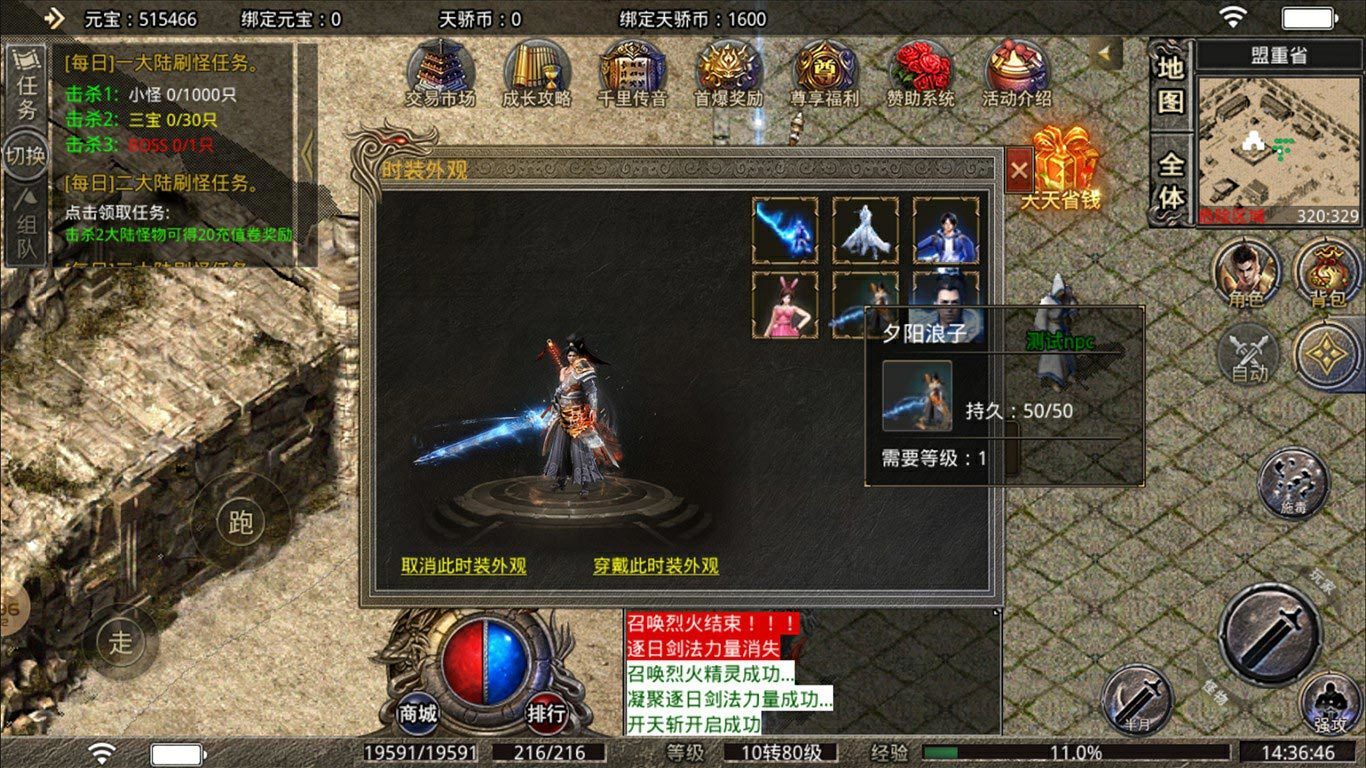Screen dimensions: 1366x768
Task: Click the 取消此时装外观 link
Action: click(463, 566)
